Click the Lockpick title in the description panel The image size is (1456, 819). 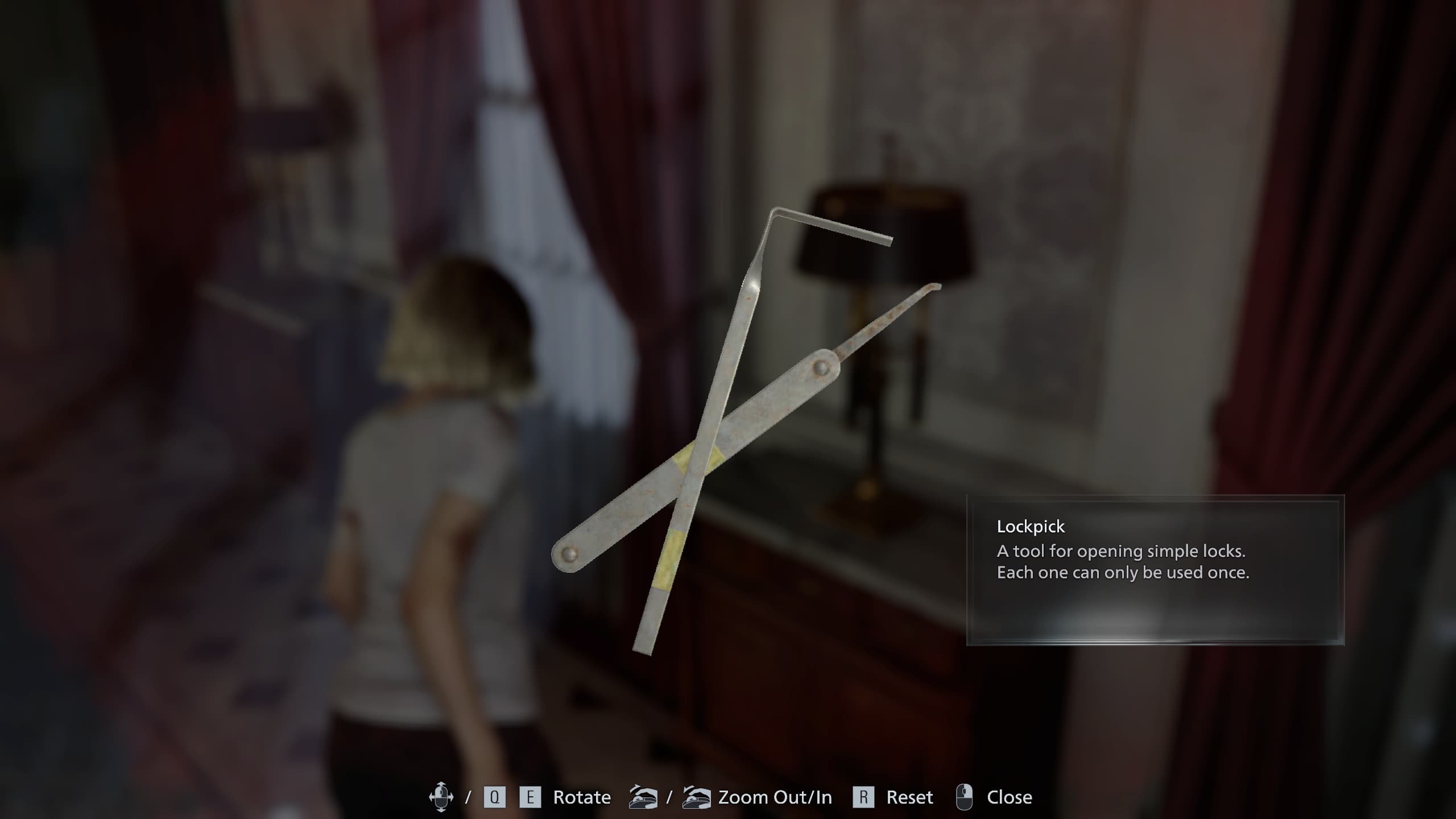(1031, 527)
